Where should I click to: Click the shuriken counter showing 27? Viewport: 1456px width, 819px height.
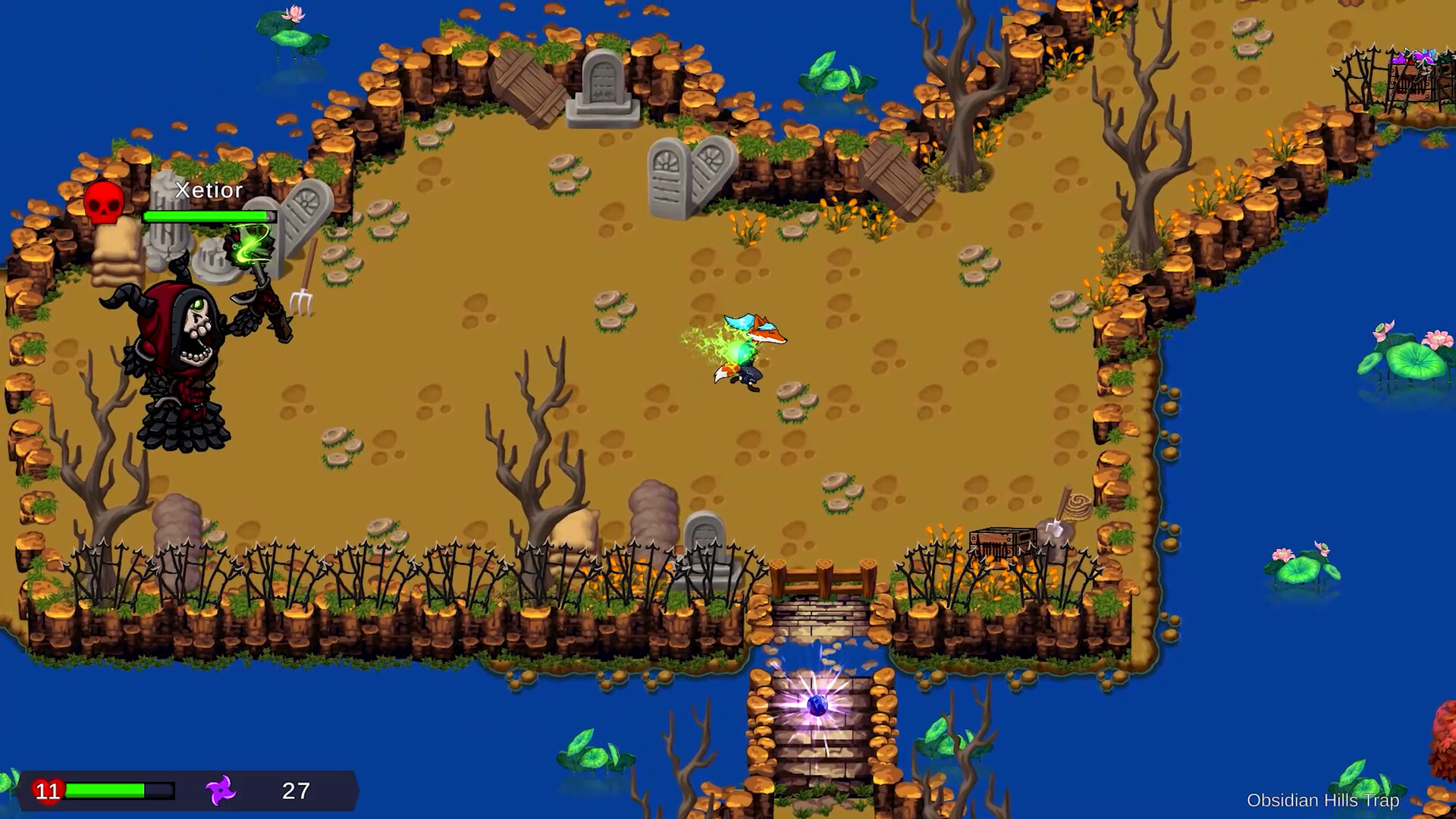click(294, 791)
